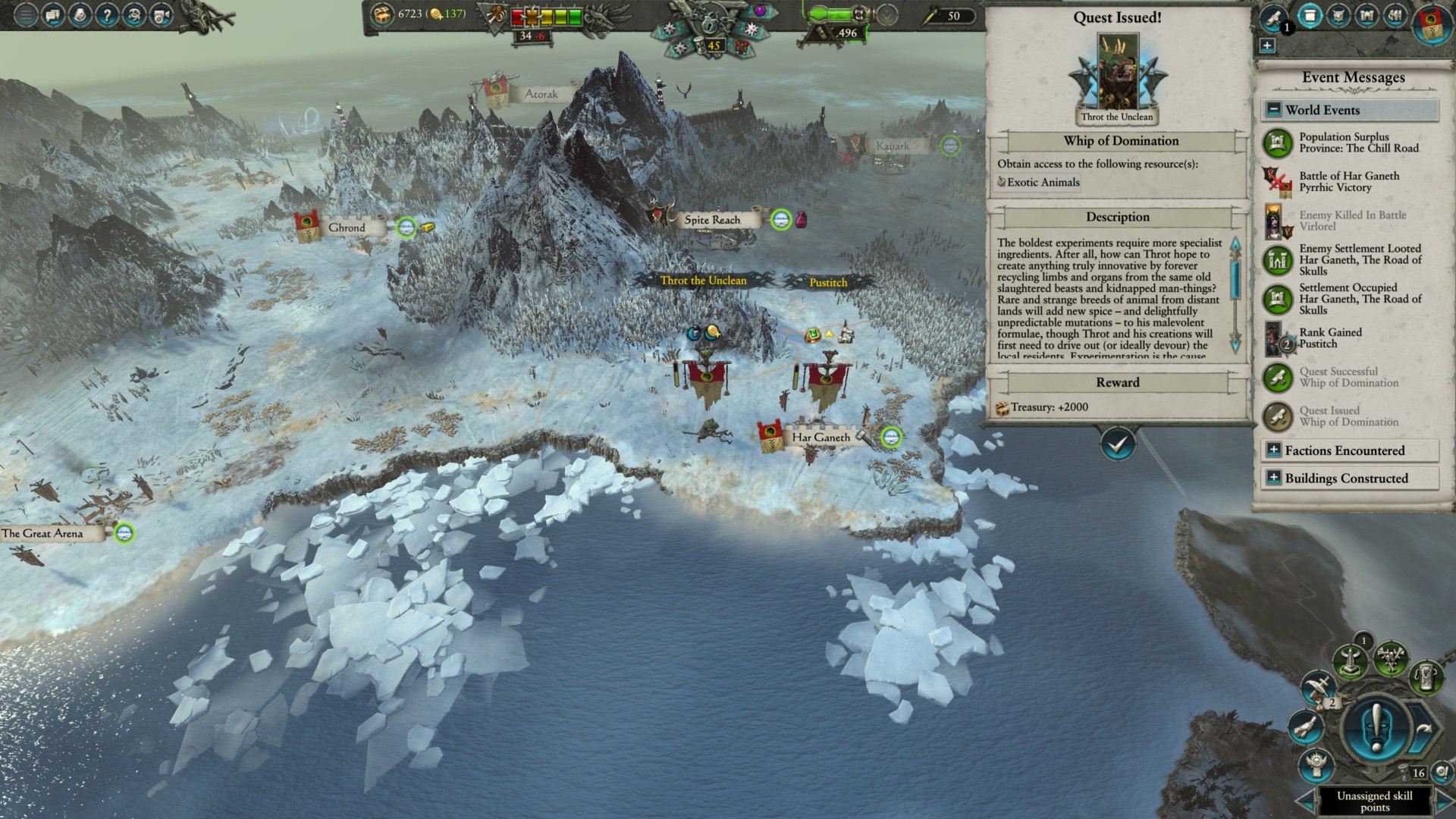Click the unassigned skill points notification
The height and width of the screenshot is (819, 1456).
click(x=1374, y=801)
